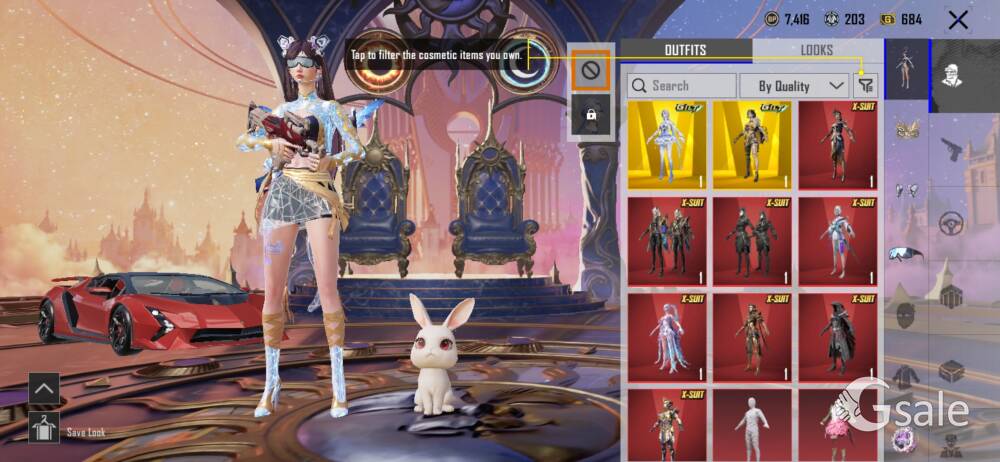Close the wardrobe screen with the X
This screenshot has width=1000, height=462.
pyautogui.click(x=958, y=19)
